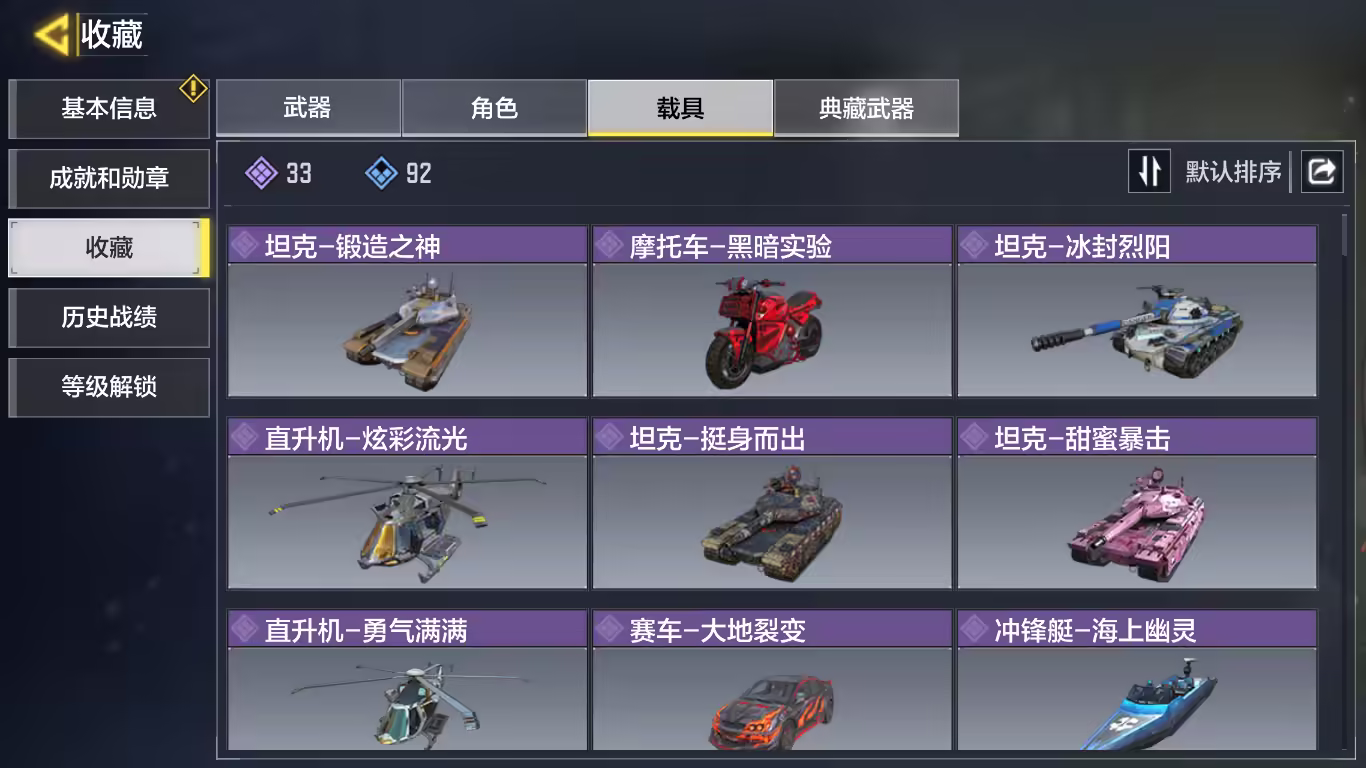Image resolution: width=1366 pixels, height=768 pixels.
Task: Switch to the 武器 tab
Action: tap(308, 108)
